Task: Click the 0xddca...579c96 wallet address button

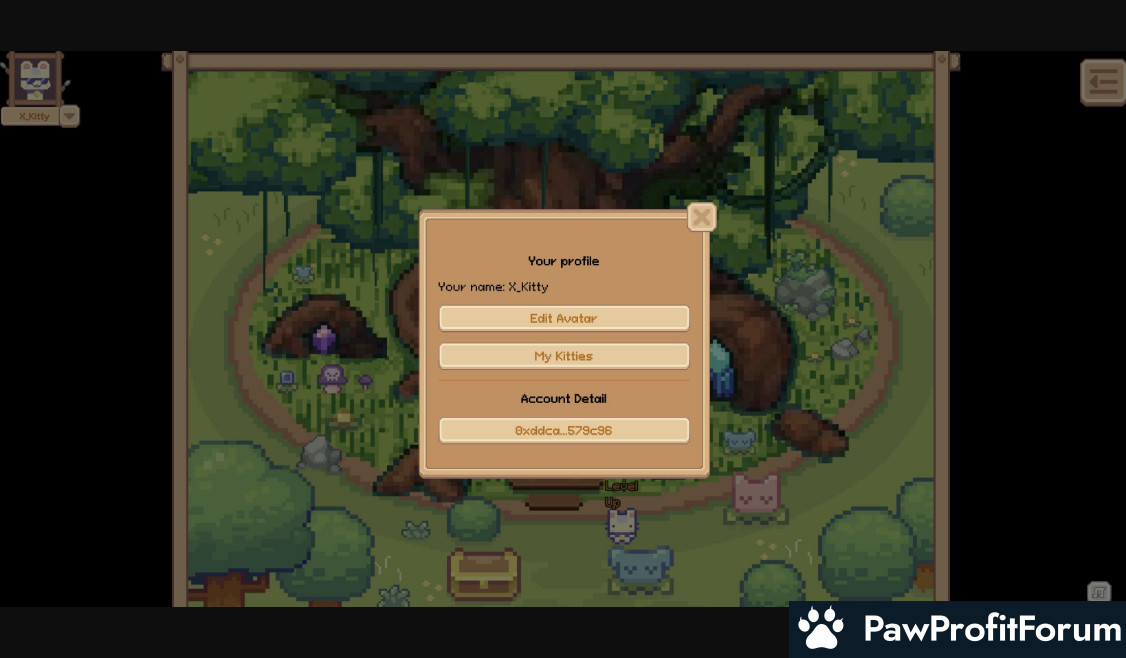Action: point(564,431)
